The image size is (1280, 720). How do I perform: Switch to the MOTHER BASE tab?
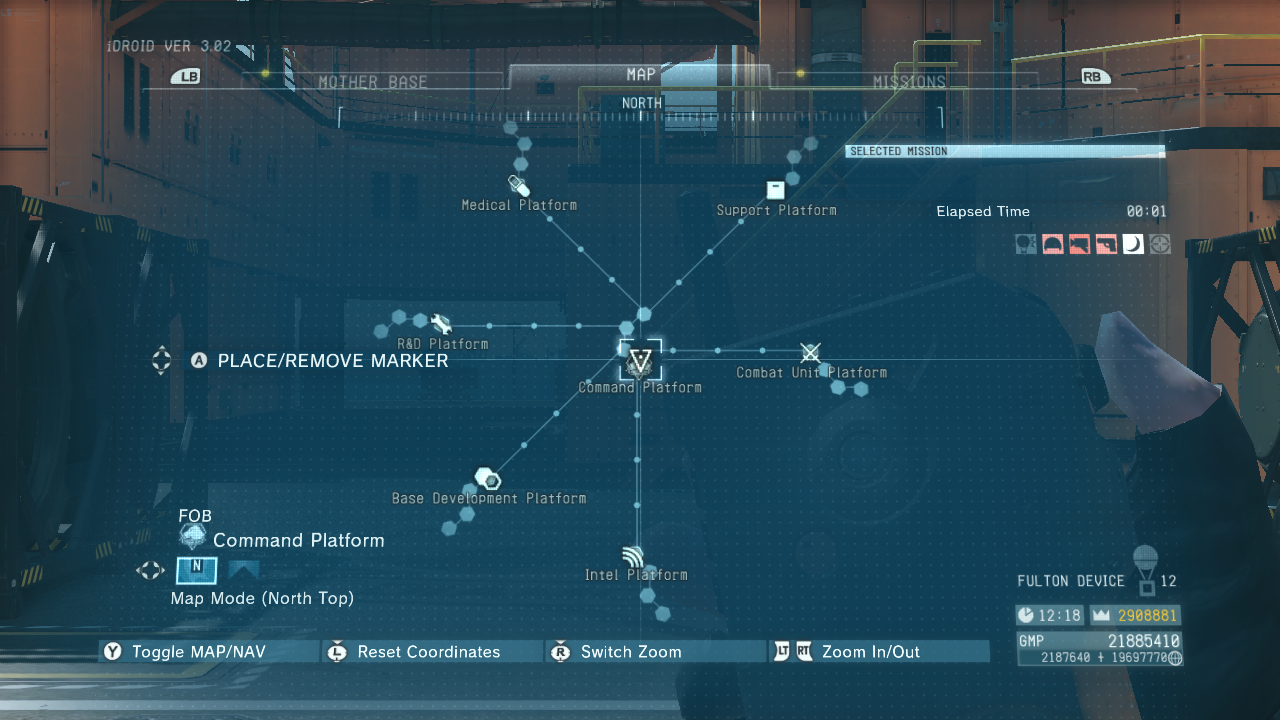[x=374, y=81]
